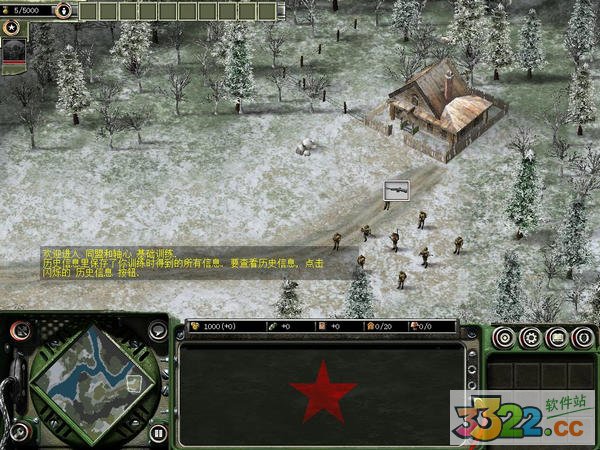Screen dimensions: 600x450
Task: Pause the game with the pause button
Action: coord(158,434)
